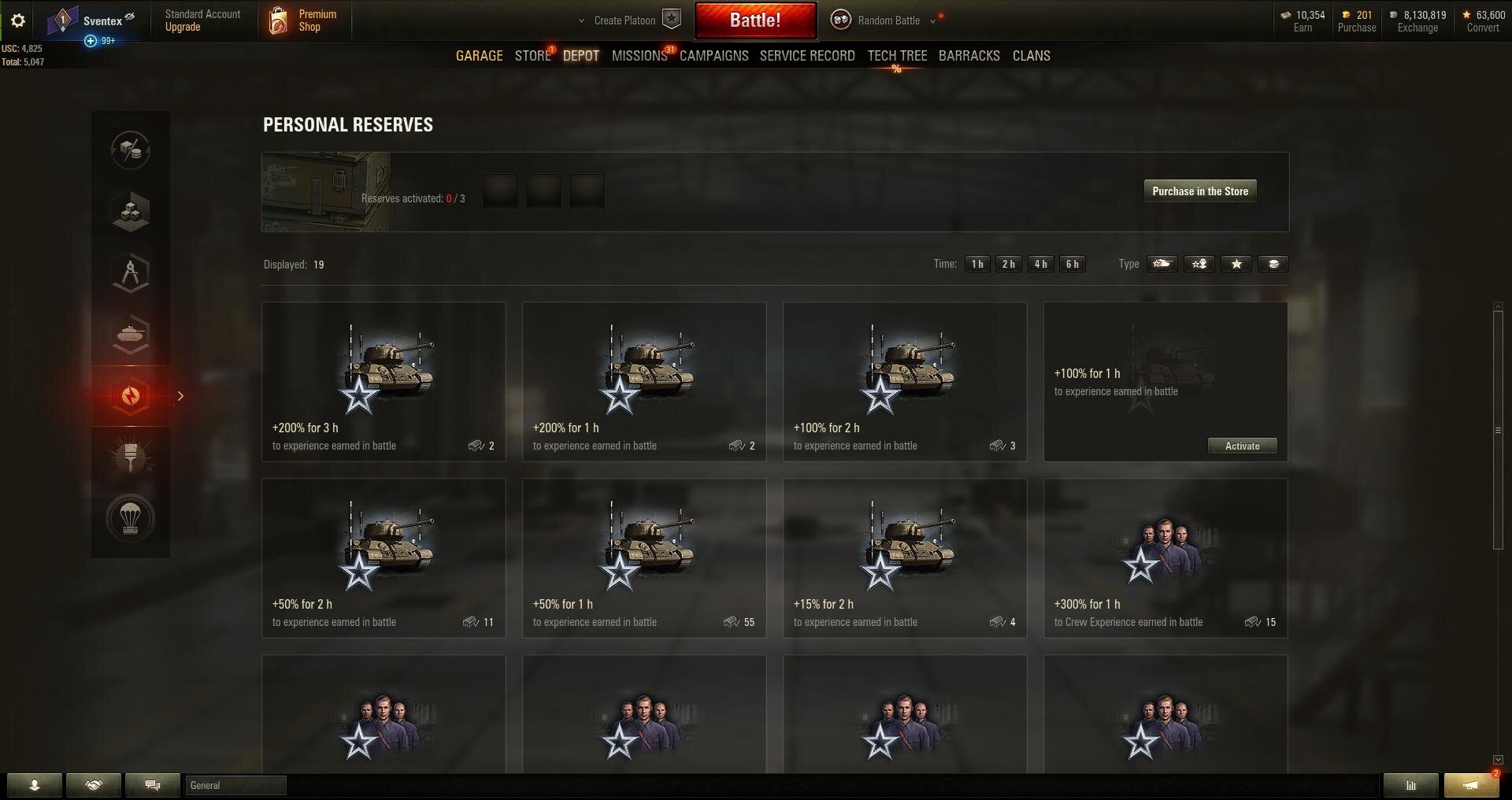Select the +200% for 3 h experience reserve
This screenshot has width=1512, height=800.
coord(384,382)
